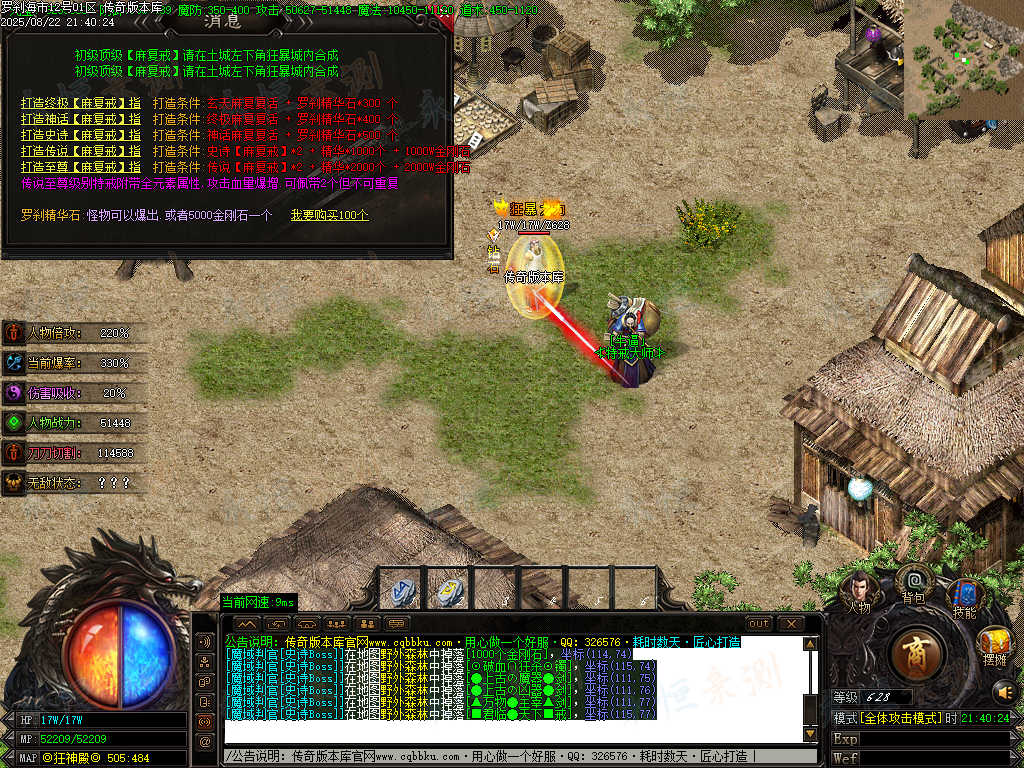Toggle the sound speaker icon
The image size is (1024, 768).
point(1003,691)
